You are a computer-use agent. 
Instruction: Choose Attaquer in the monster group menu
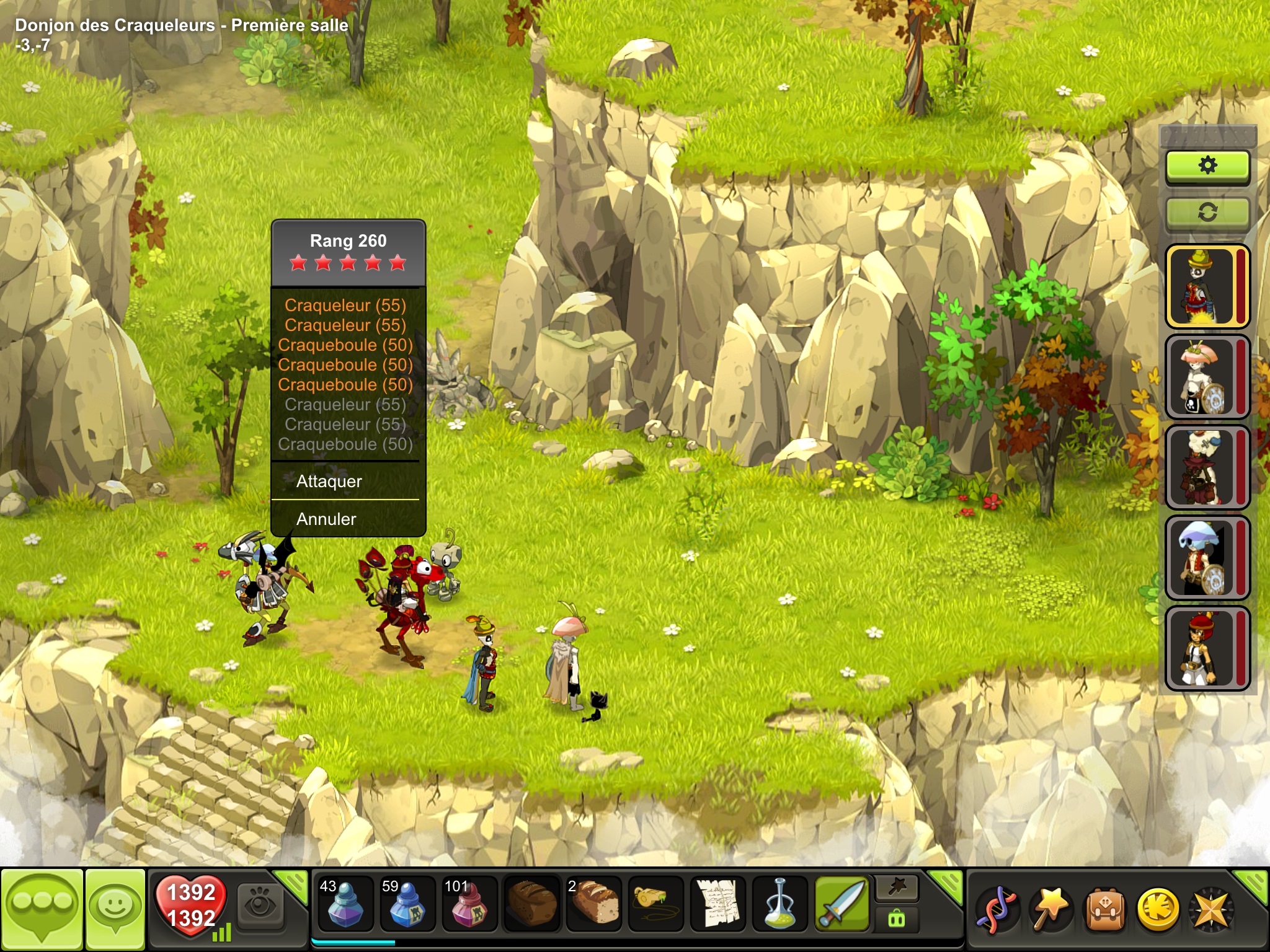pyautogui.click(x=329, y=481)
